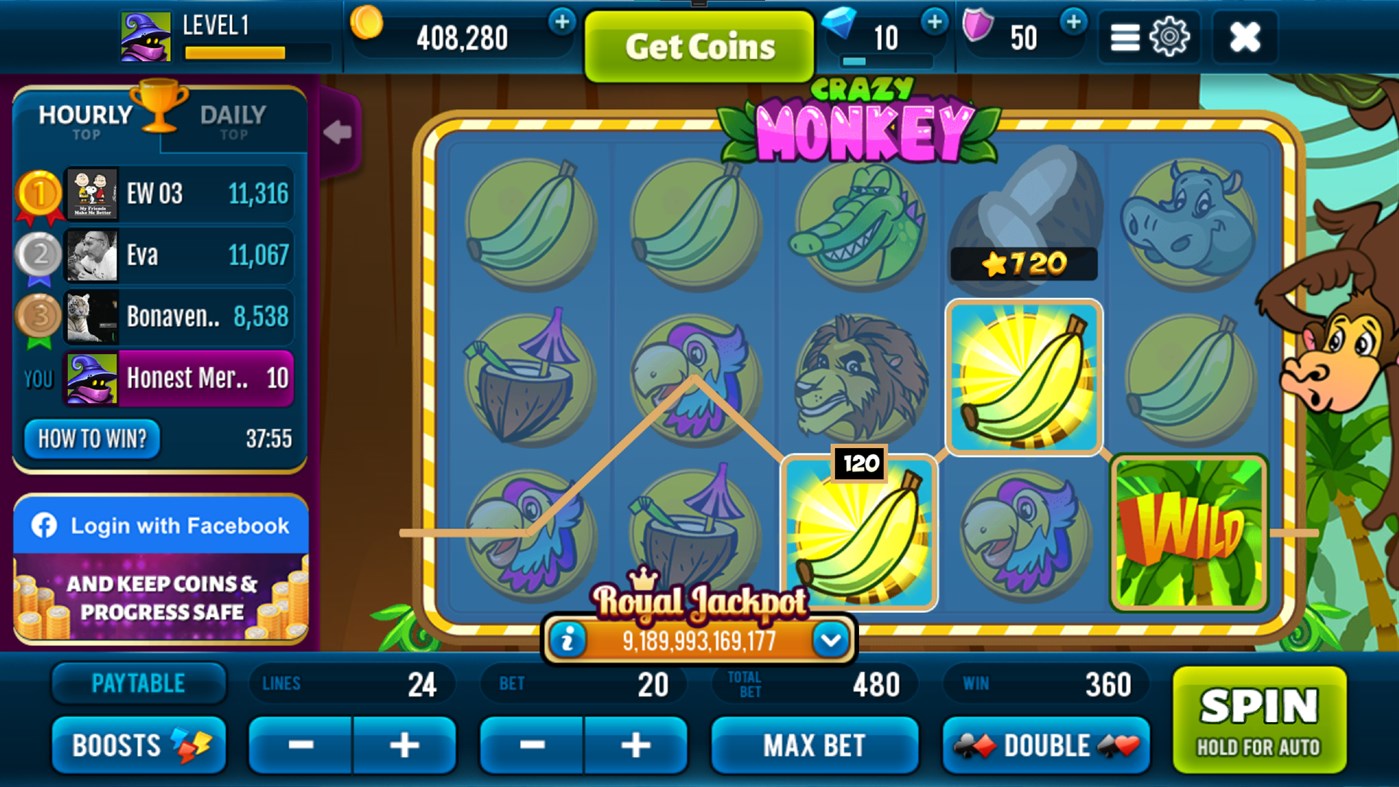
Task: Login with Facebook
Action: 161,525
